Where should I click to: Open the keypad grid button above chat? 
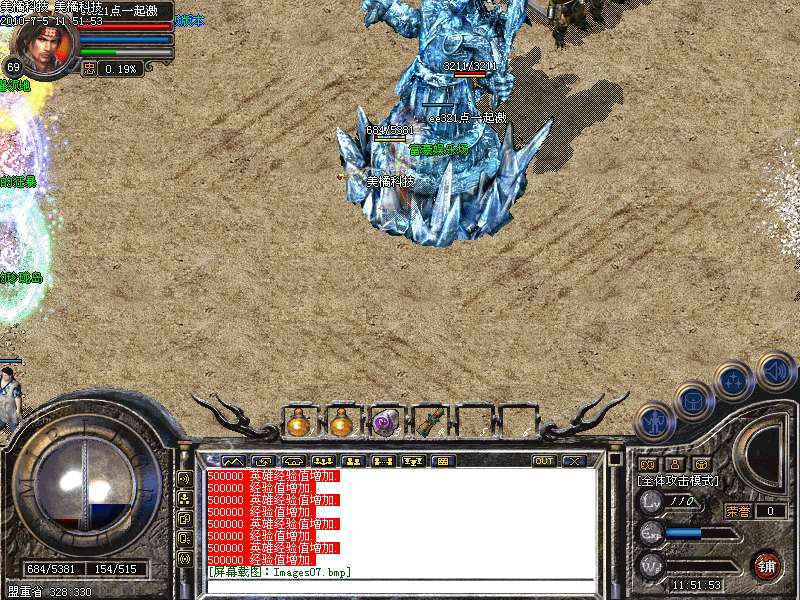443,461
